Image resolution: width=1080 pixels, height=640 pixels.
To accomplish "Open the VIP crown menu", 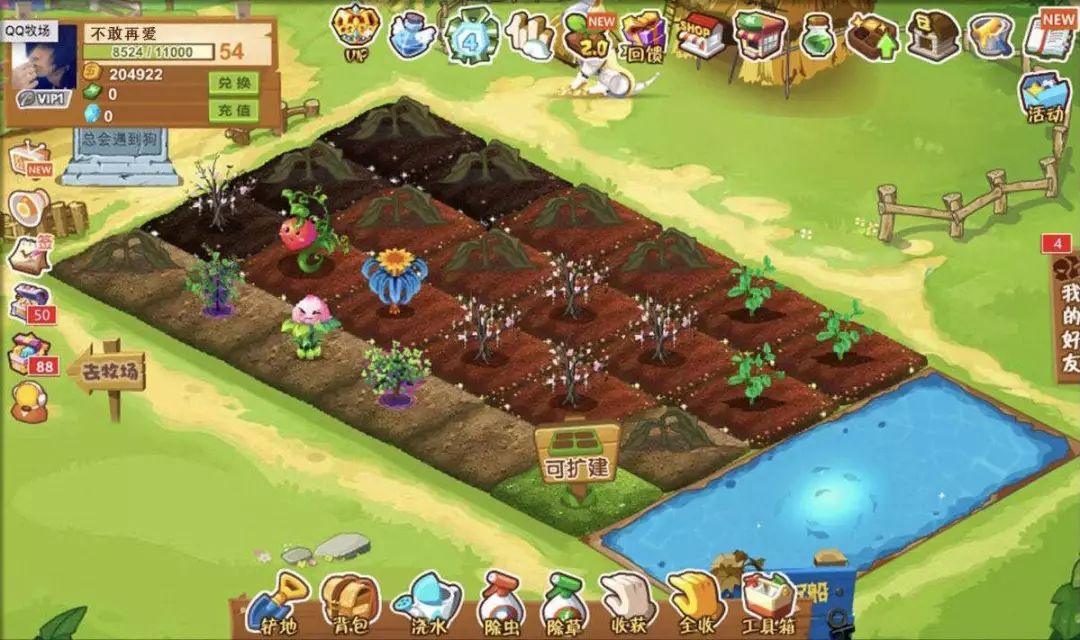I will [355, 34].
